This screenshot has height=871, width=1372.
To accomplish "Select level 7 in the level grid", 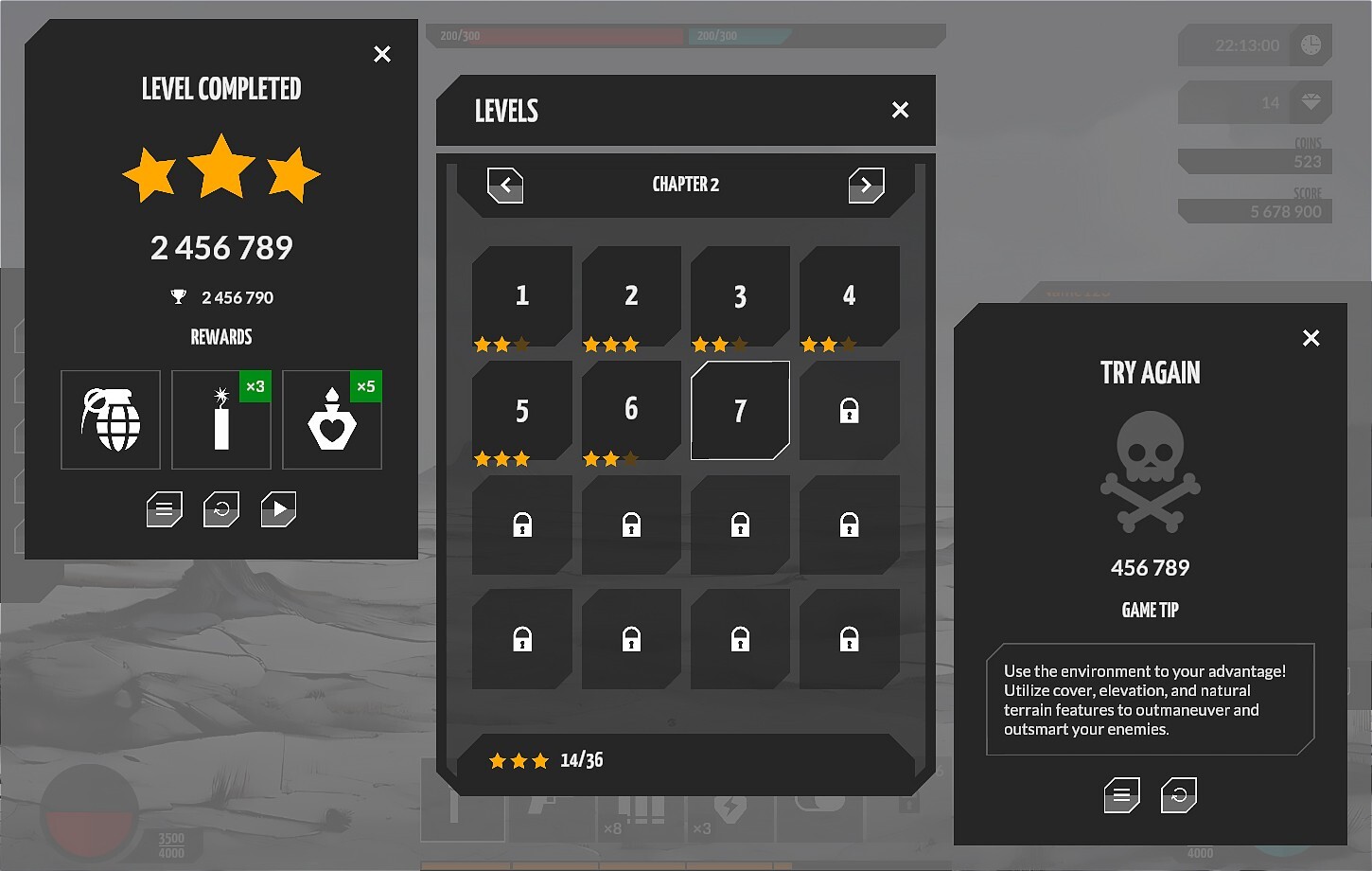I will point(739,410).
